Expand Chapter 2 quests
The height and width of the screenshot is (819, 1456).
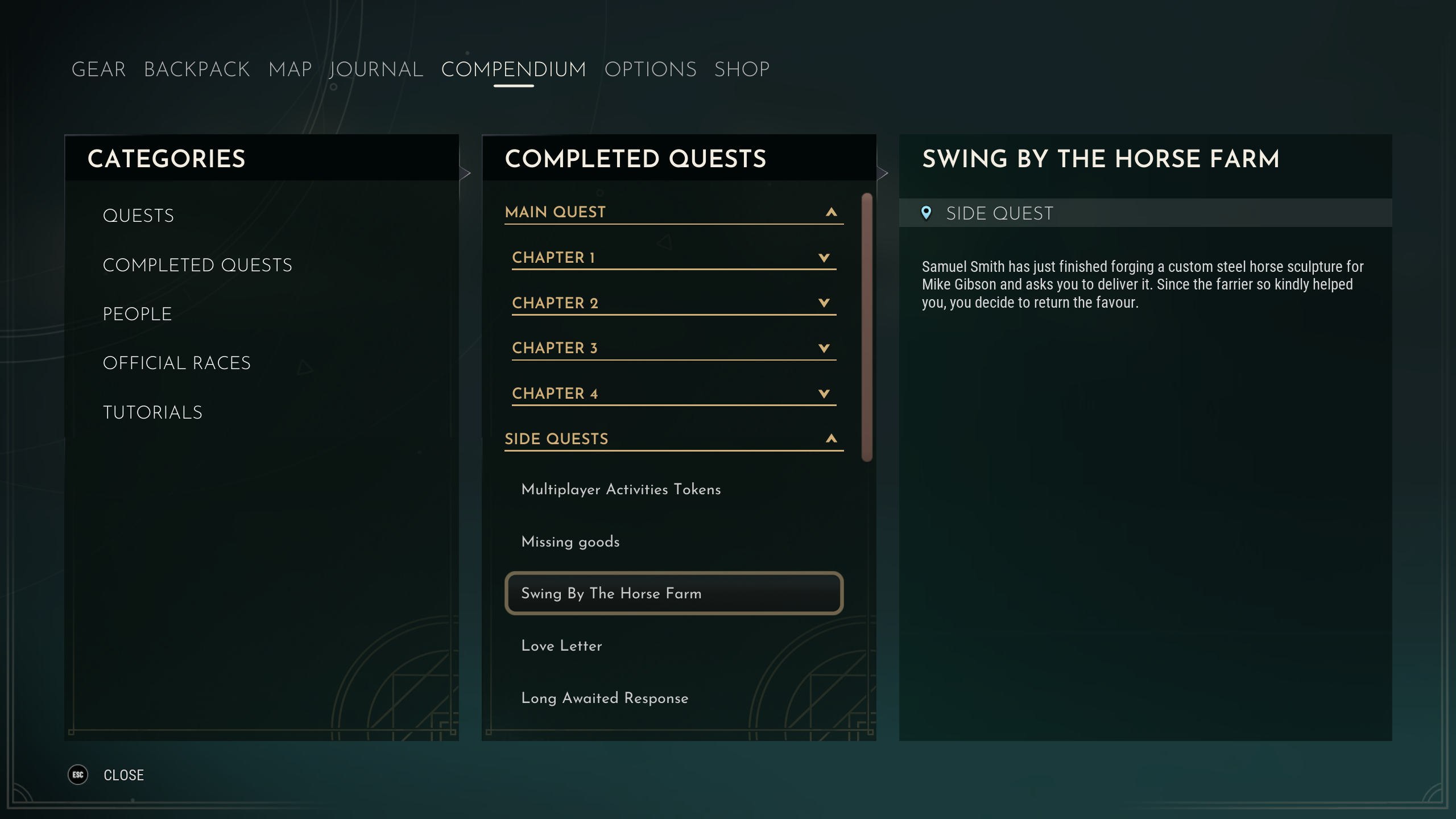(x=824, y=303)
